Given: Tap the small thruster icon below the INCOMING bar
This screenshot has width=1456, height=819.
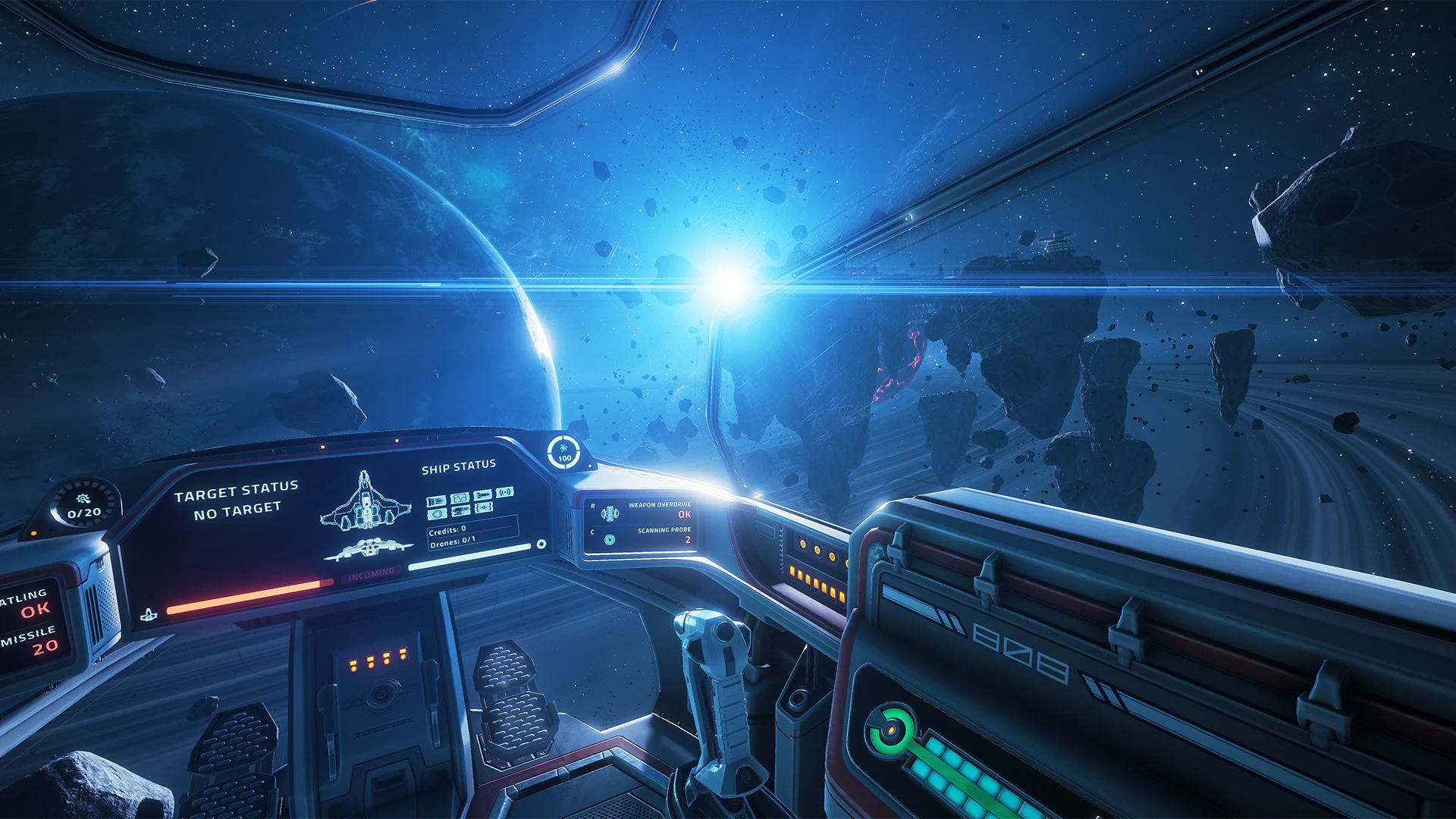Looking at the screenshot, I should (149, 612).
